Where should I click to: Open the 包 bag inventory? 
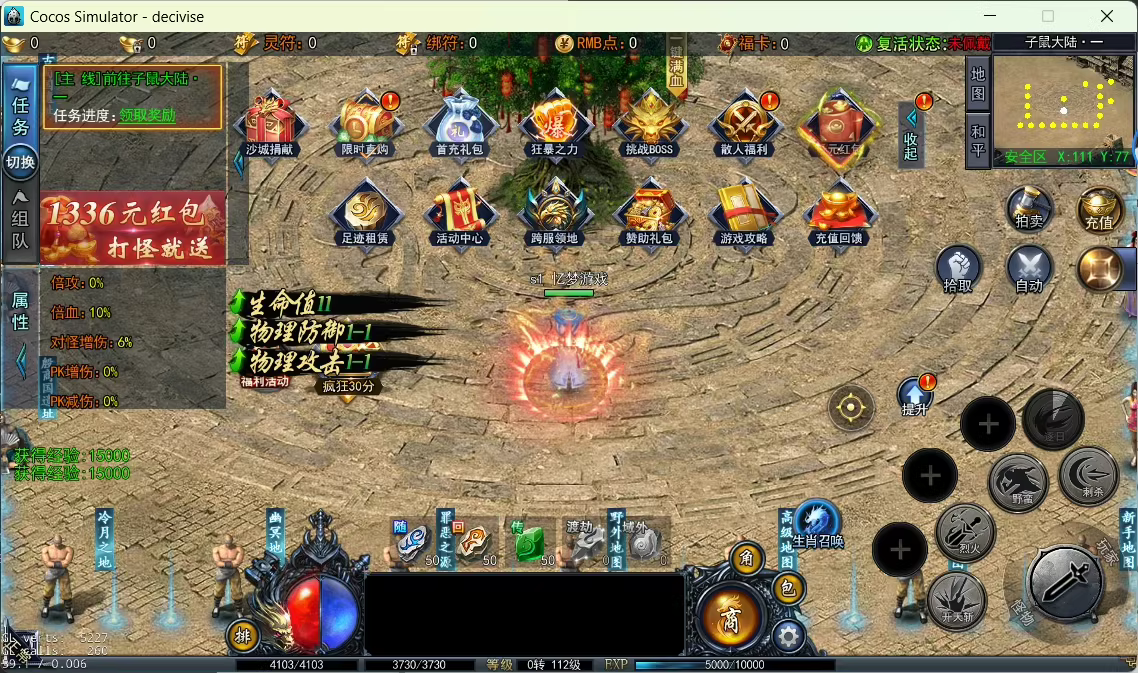(788, 589)
